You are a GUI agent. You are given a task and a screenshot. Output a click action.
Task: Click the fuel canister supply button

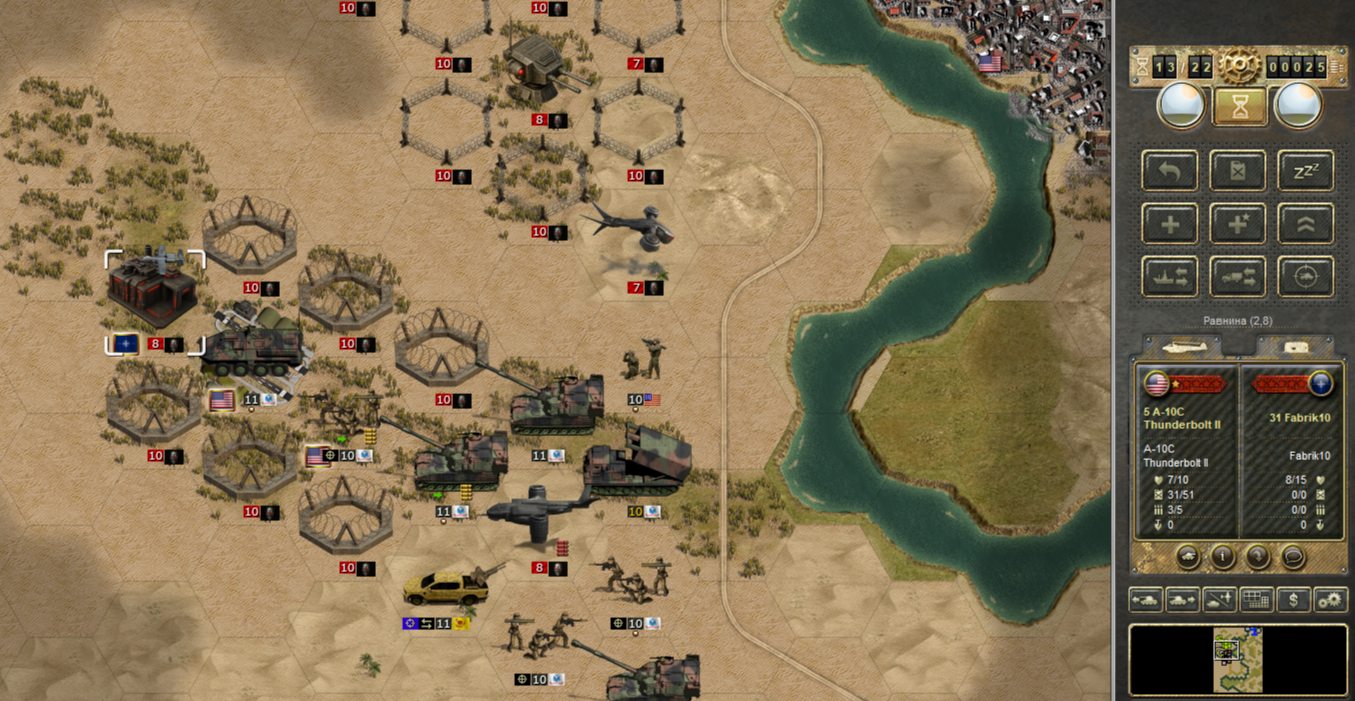click(x=1238, y=172)
